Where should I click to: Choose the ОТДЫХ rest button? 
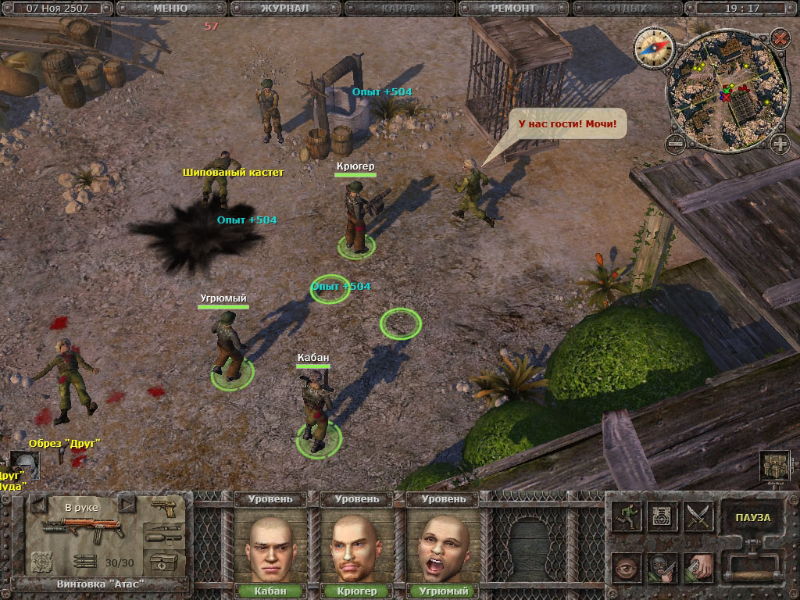point(626,8)
